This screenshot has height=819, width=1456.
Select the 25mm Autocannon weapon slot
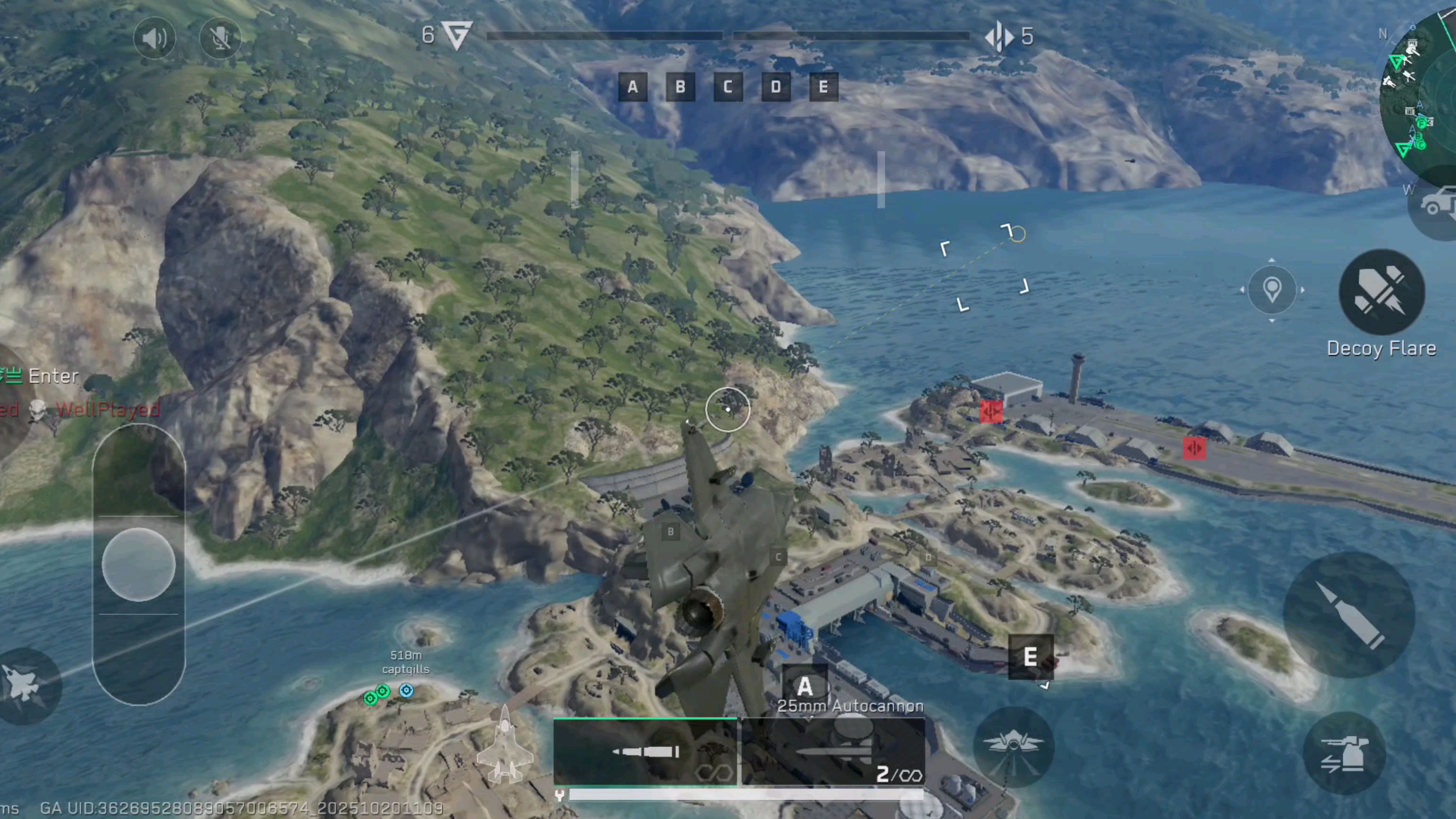pyautogui.click(x=645, y=752)
